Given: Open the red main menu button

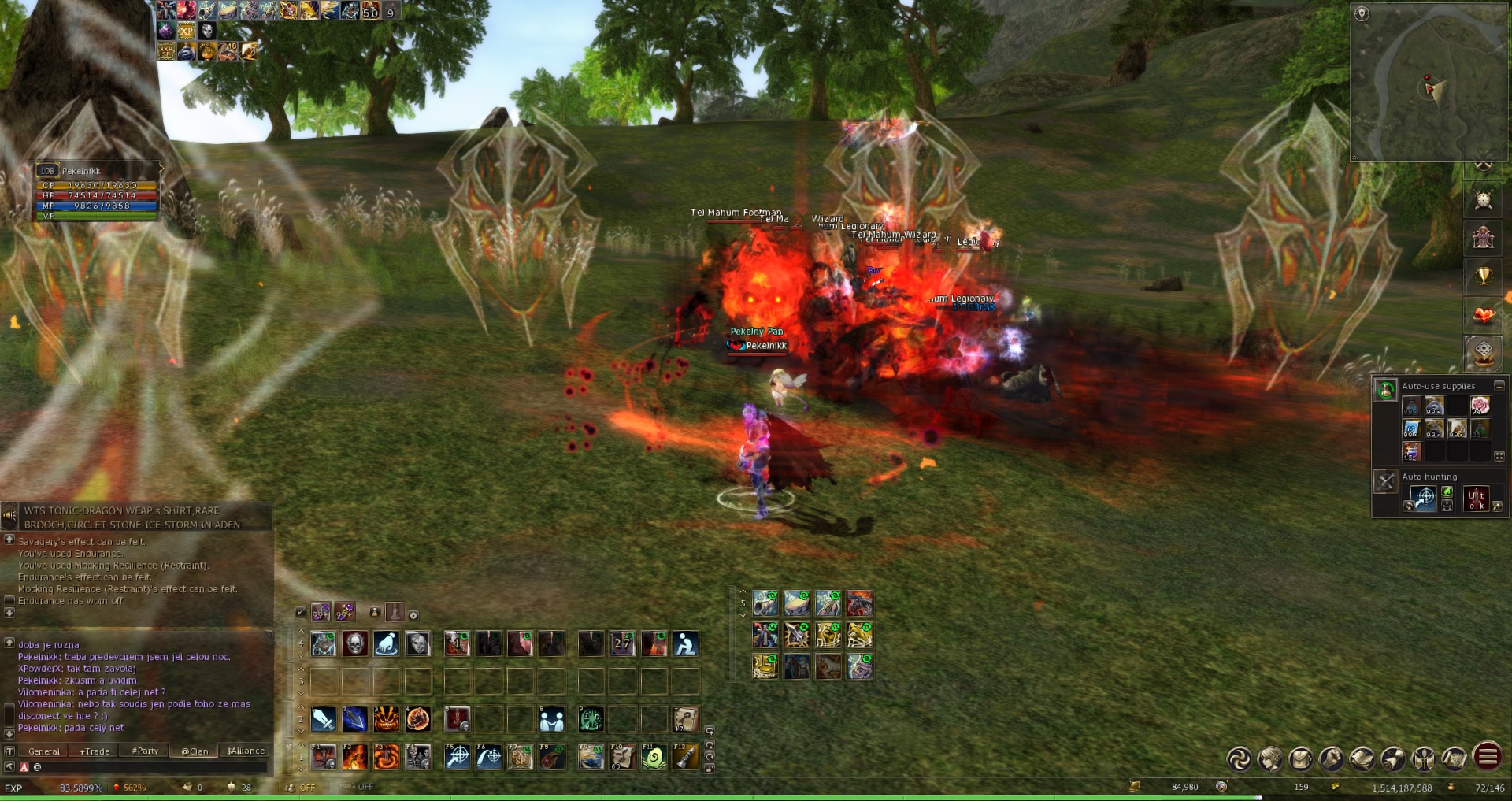Looking at the screenshot, I should click(1487, 758).
